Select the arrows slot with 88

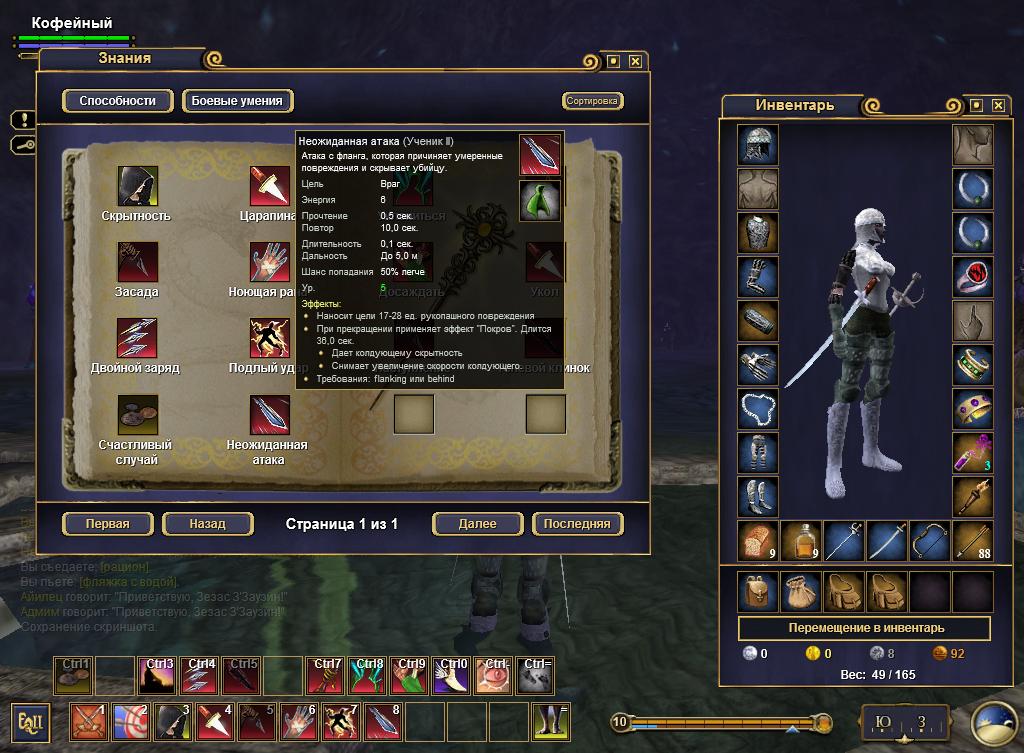[x=972, y=541]
